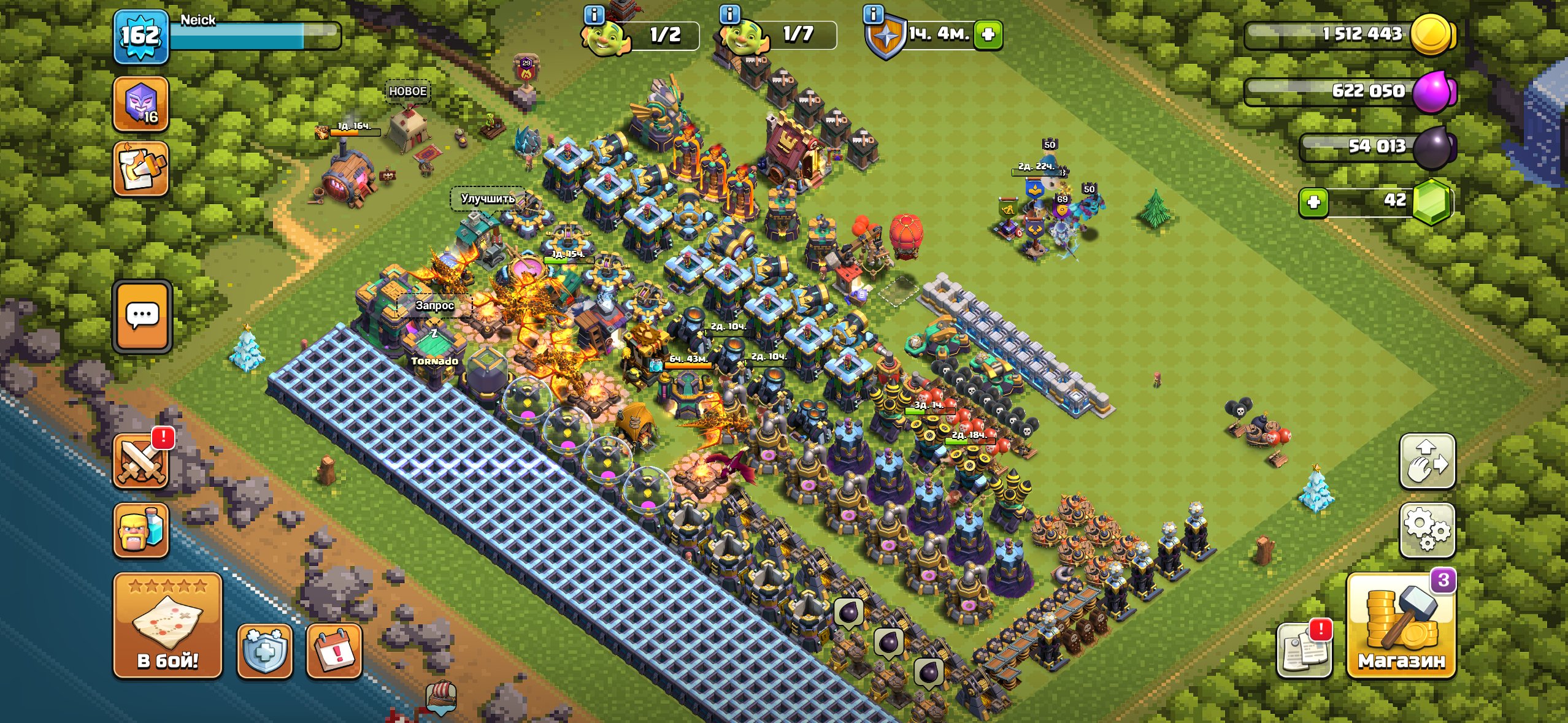View player profile level 162 badge
Viewport: 1568px width, 723px height.
click(141, 37)
